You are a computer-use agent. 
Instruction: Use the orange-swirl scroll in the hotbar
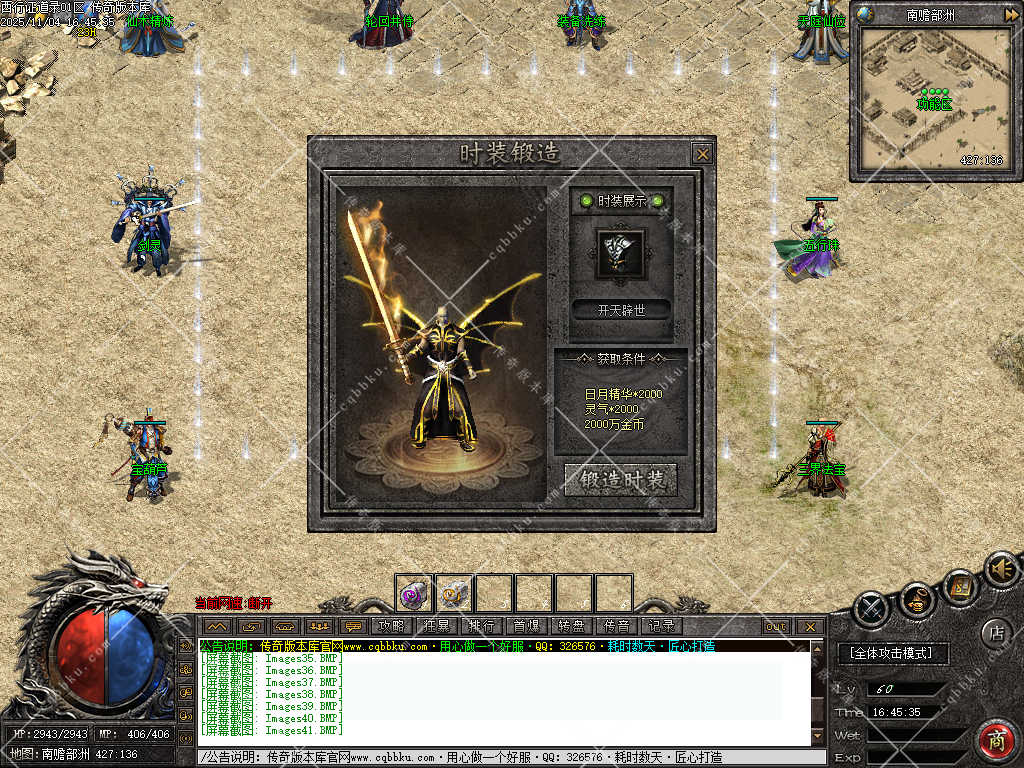[454, 593]
